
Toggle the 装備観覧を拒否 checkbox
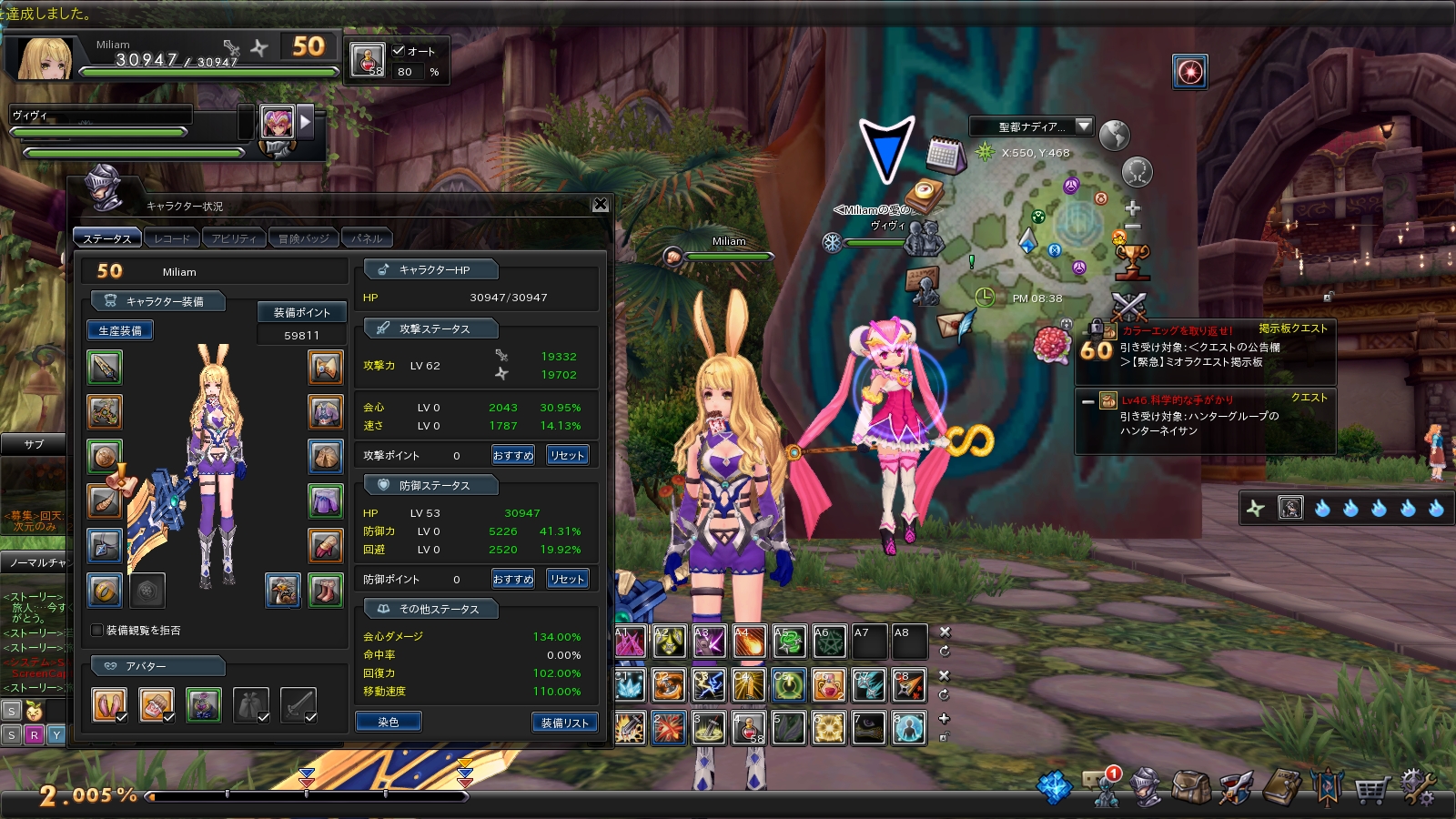(97, 630)
